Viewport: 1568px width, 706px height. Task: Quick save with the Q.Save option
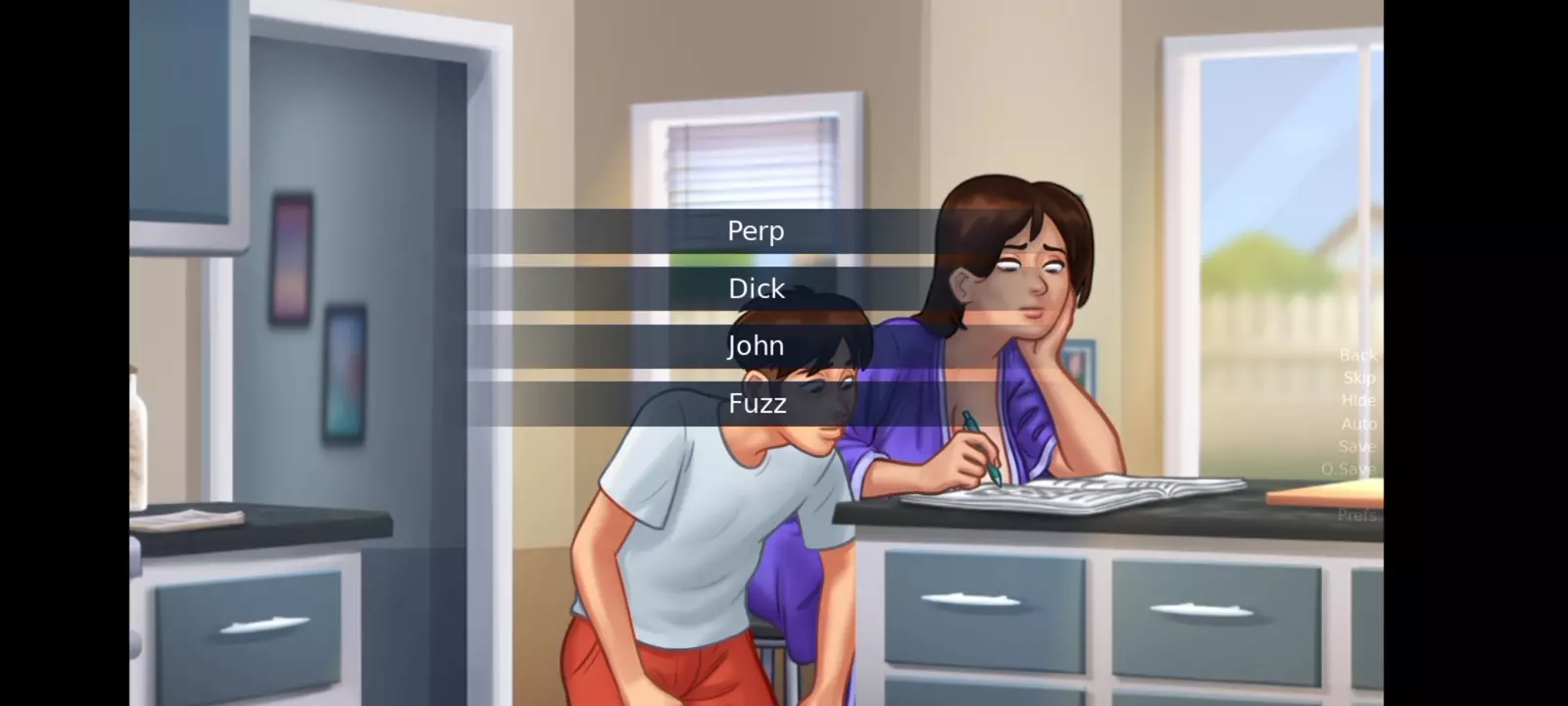(x=1348, y=469)
